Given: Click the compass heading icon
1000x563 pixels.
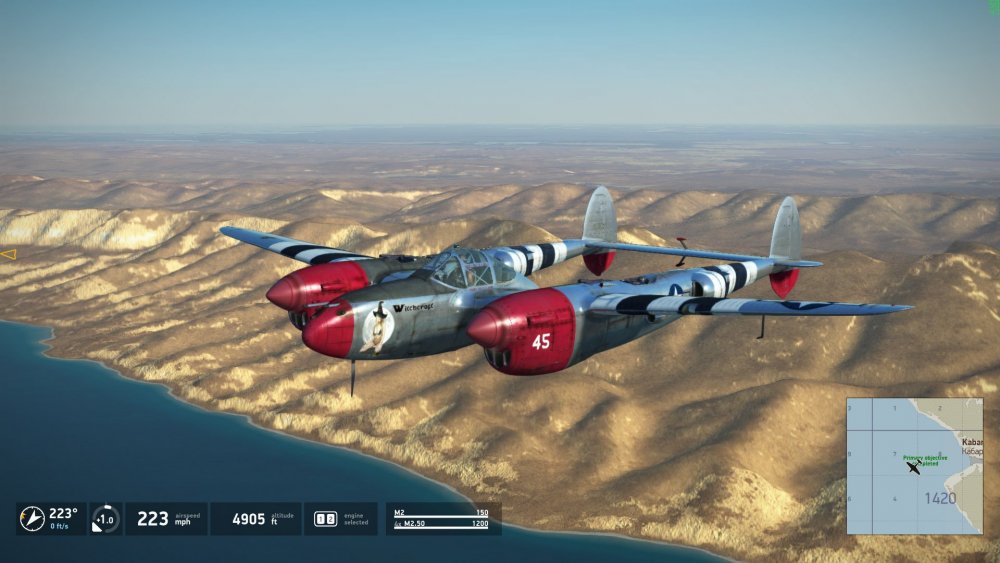Looking at the screenshot, I should pyautogui.click(x=32, y=518).
